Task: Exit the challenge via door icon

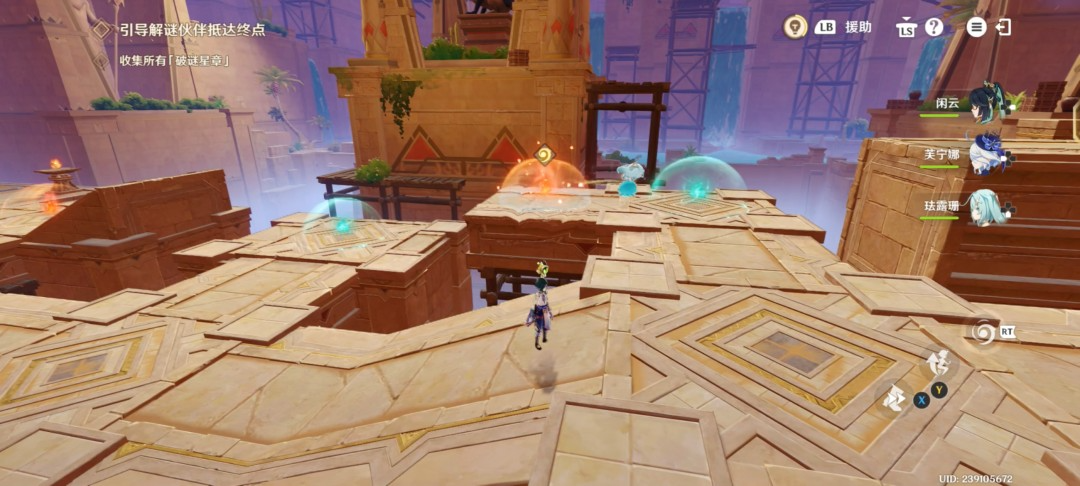Action: click(x=1003, y=27)
